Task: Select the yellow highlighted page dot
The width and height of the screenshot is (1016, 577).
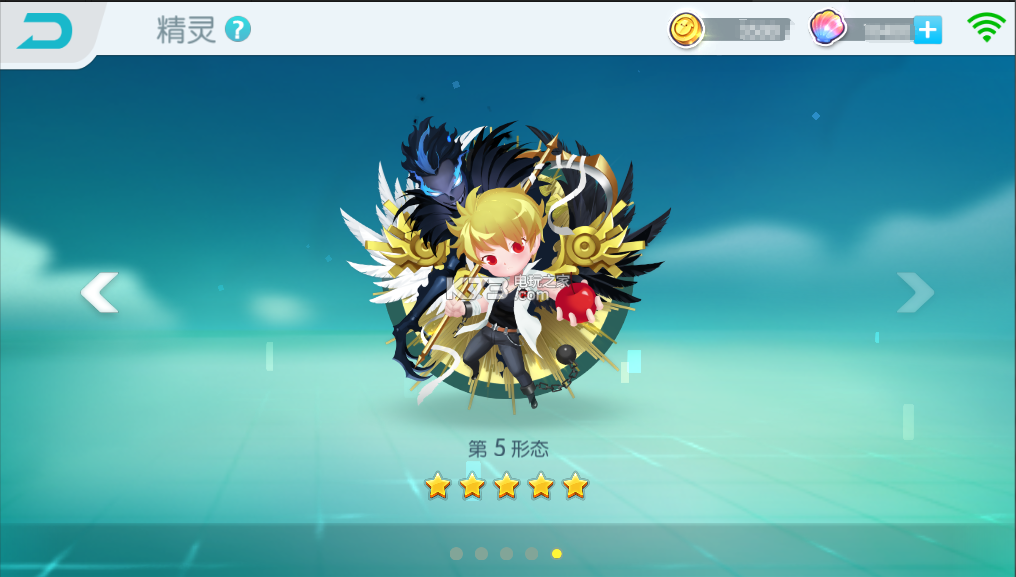Action: pos(557,553)
